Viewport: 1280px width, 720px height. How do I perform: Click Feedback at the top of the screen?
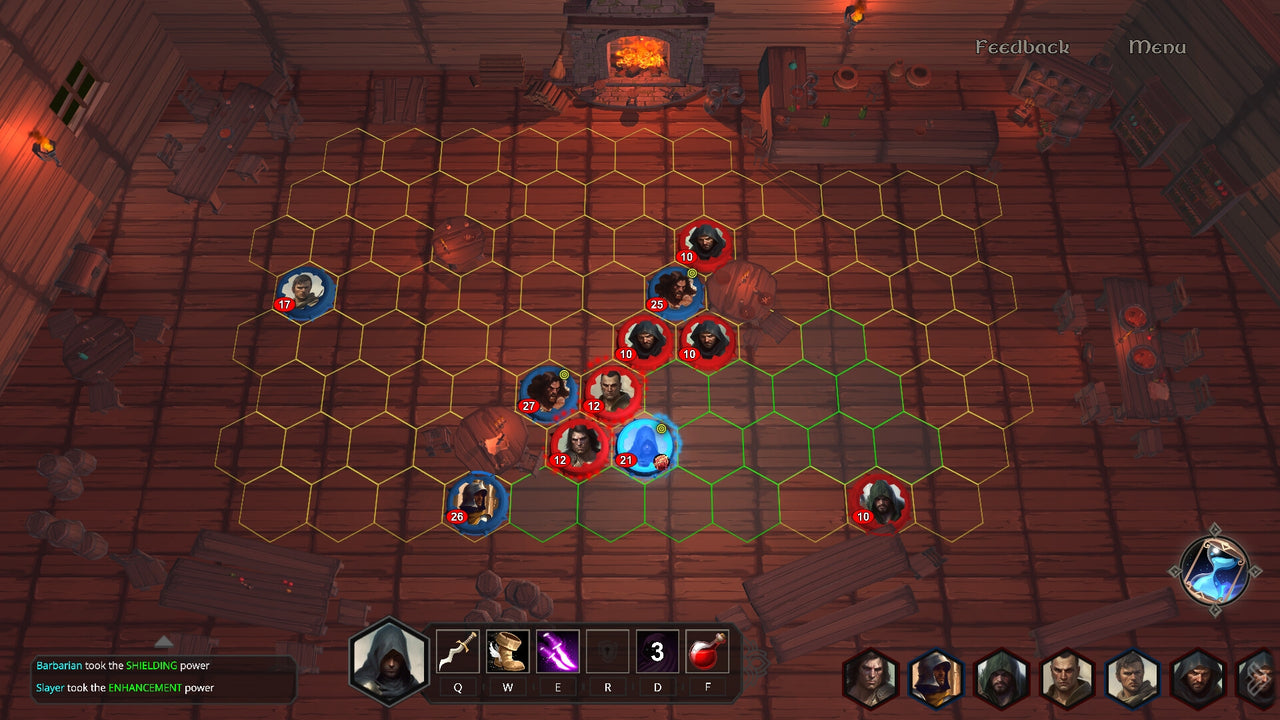pyautogui.click(x=1022, y=46)
